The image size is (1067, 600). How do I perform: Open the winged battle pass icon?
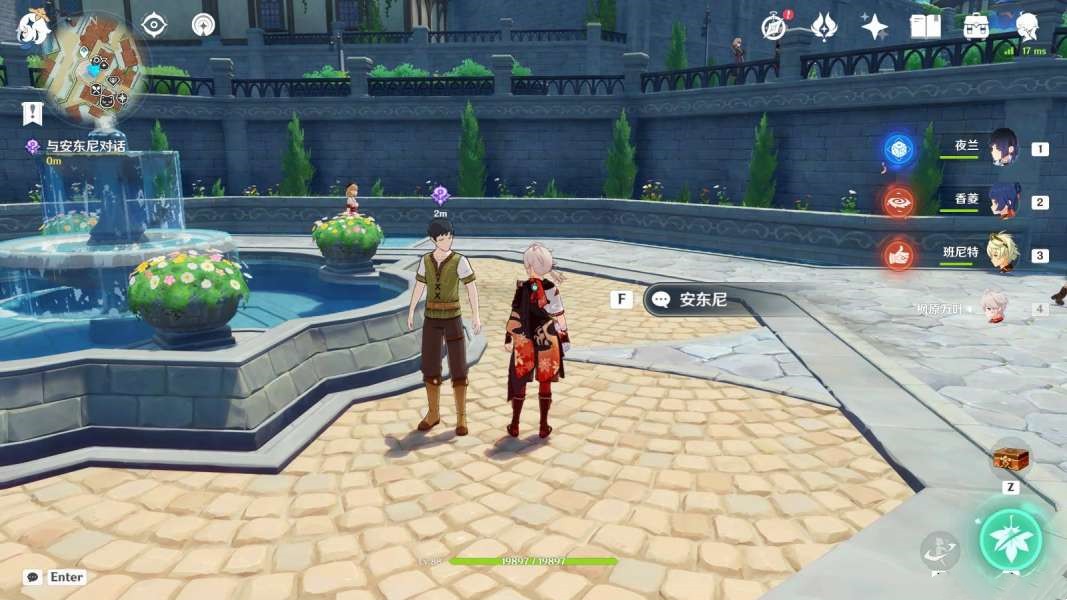[x=823, y=26]
